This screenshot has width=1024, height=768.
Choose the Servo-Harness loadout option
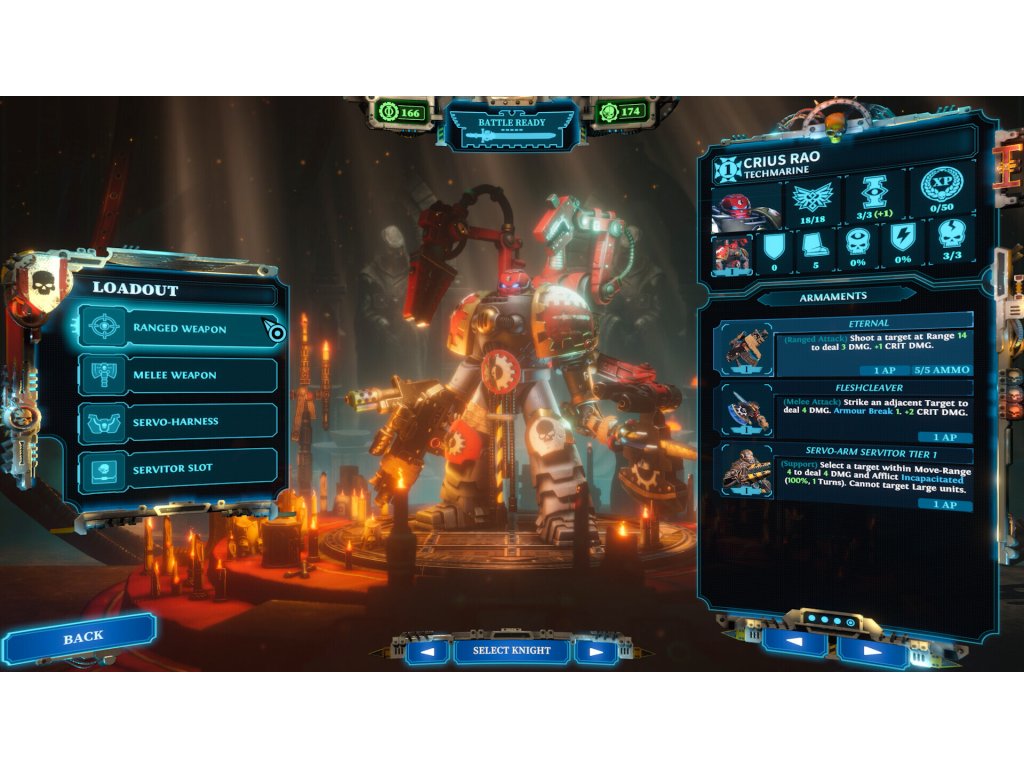[178, 422]
